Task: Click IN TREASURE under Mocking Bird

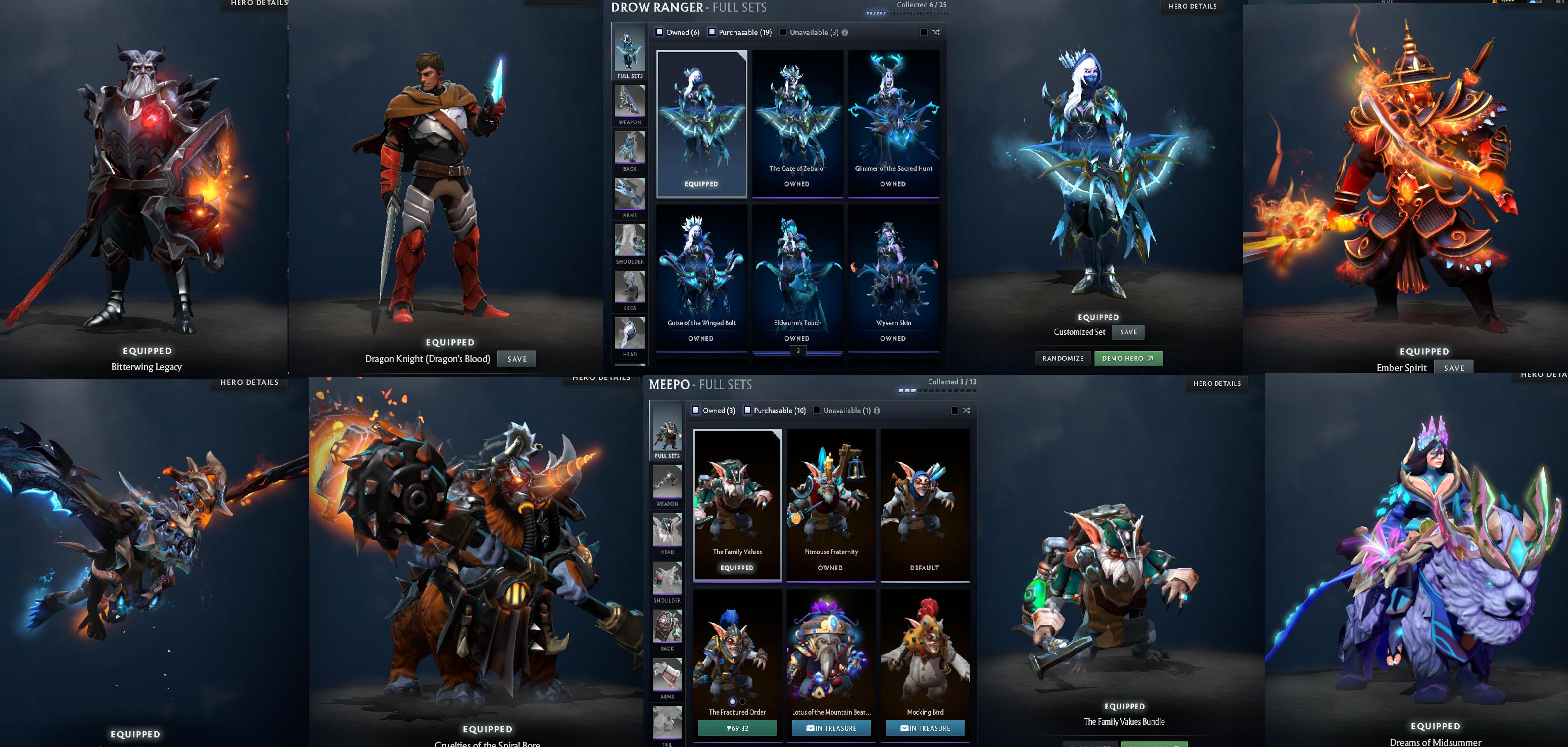Action: click(x=925, y=727)
